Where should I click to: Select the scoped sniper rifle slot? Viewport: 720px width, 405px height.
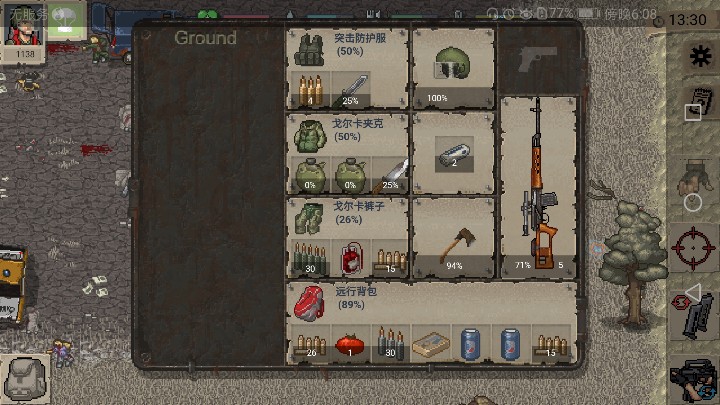coord(538,185)
